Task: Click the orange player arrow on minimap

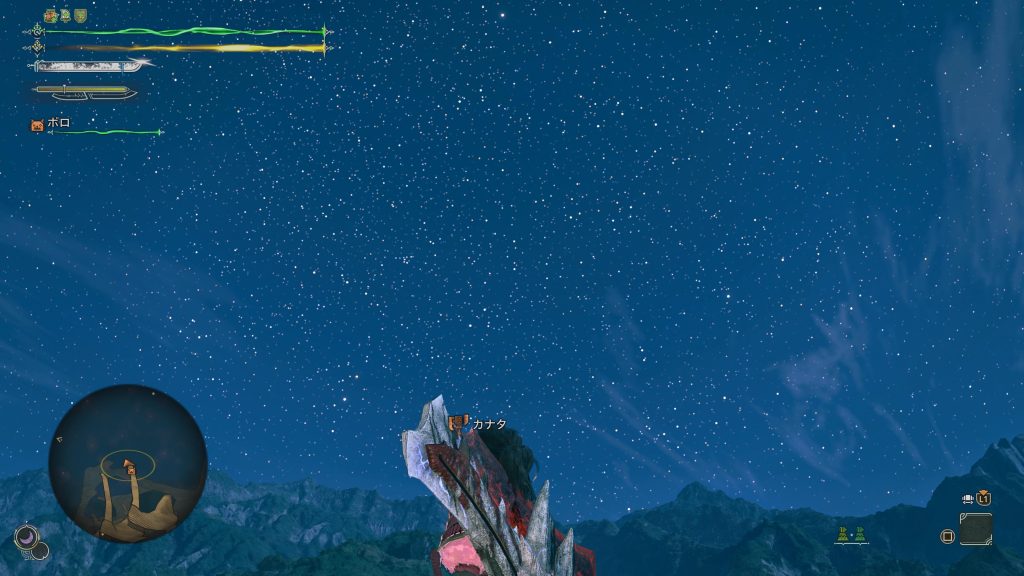Action: [129, 465]
